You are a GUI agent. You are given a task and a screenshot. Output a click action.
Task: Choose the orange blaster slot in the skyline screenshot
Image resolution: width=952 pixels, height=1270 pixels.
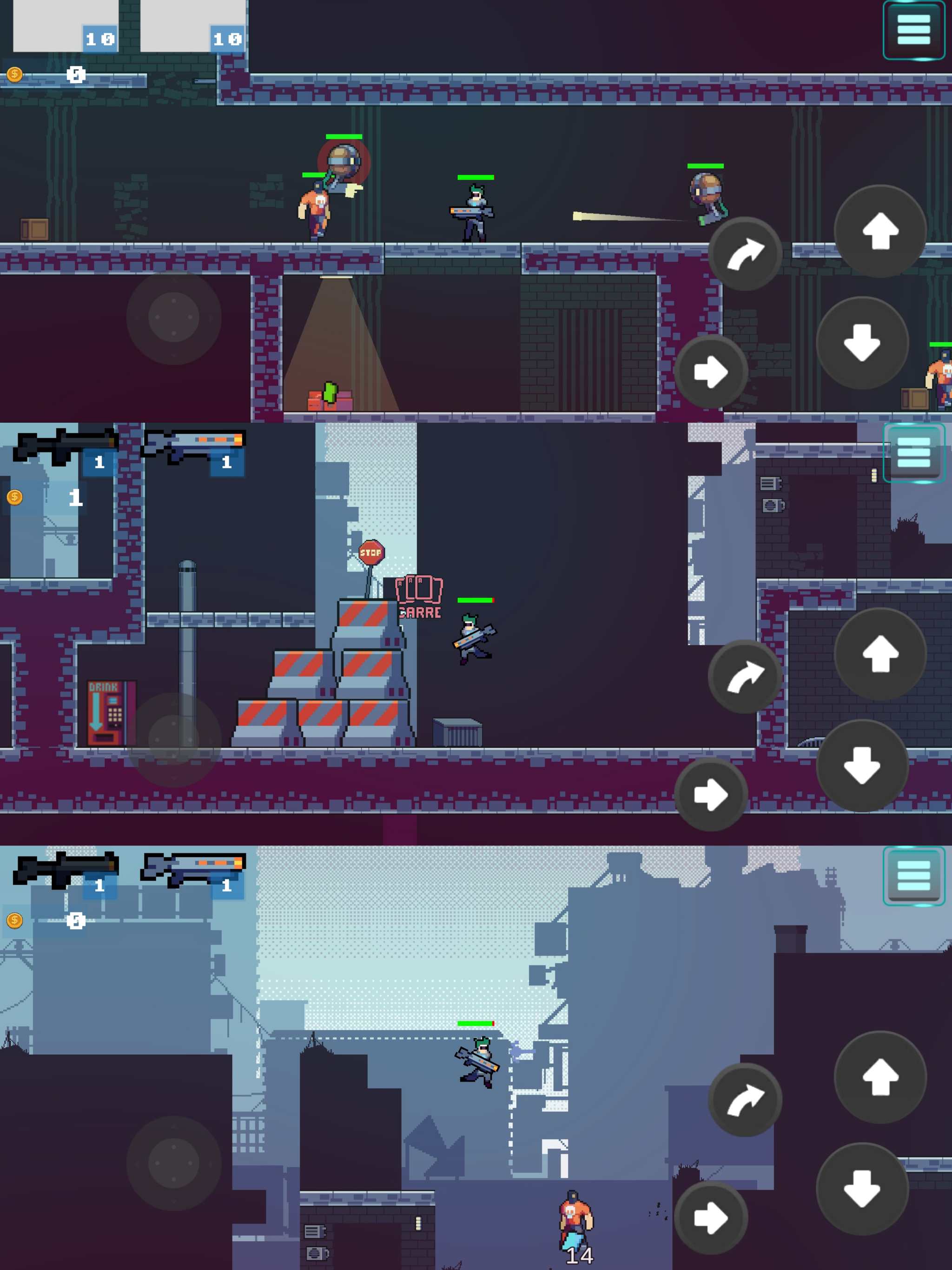(x=193, y=871)
